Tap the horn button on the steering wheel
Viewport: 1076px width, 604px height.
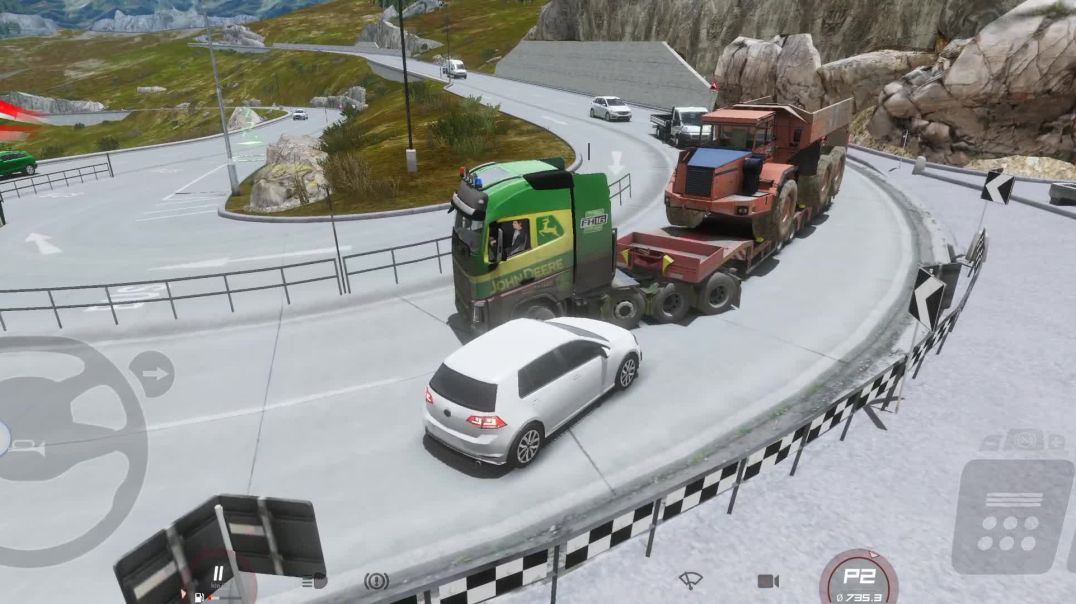[28, 448]
